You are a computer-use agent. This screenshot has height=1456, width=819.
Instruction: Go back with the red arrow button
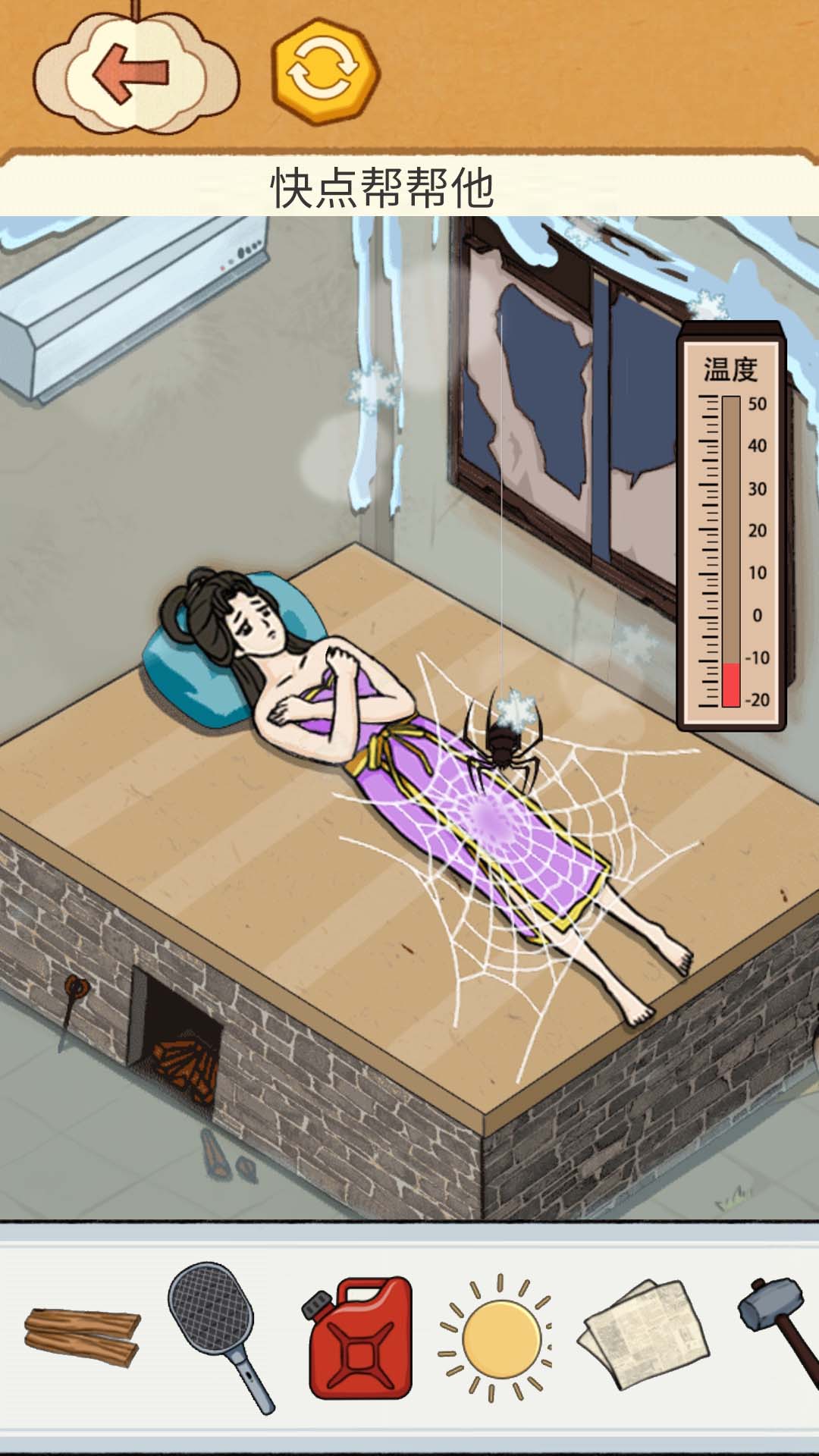click(133, 74)
